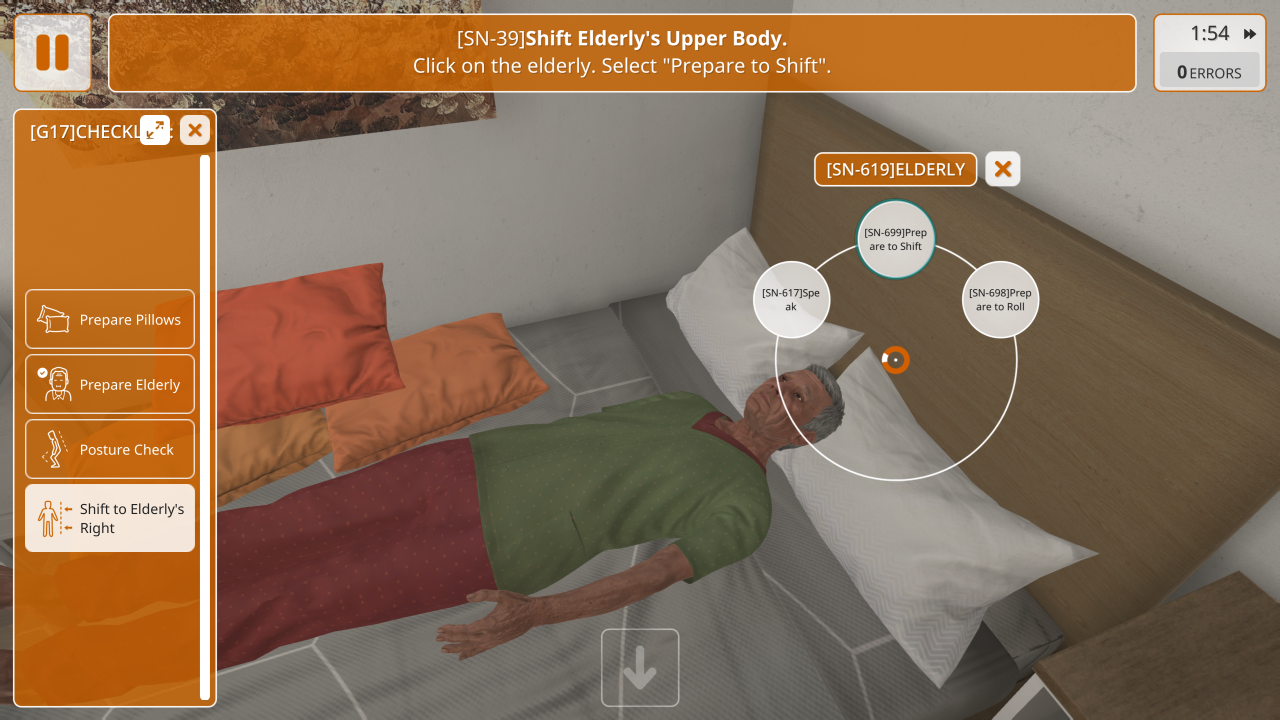Click the down arrow camera button
The width and height of the screenshot is (1280, 720).
click(x=640, y=668)
